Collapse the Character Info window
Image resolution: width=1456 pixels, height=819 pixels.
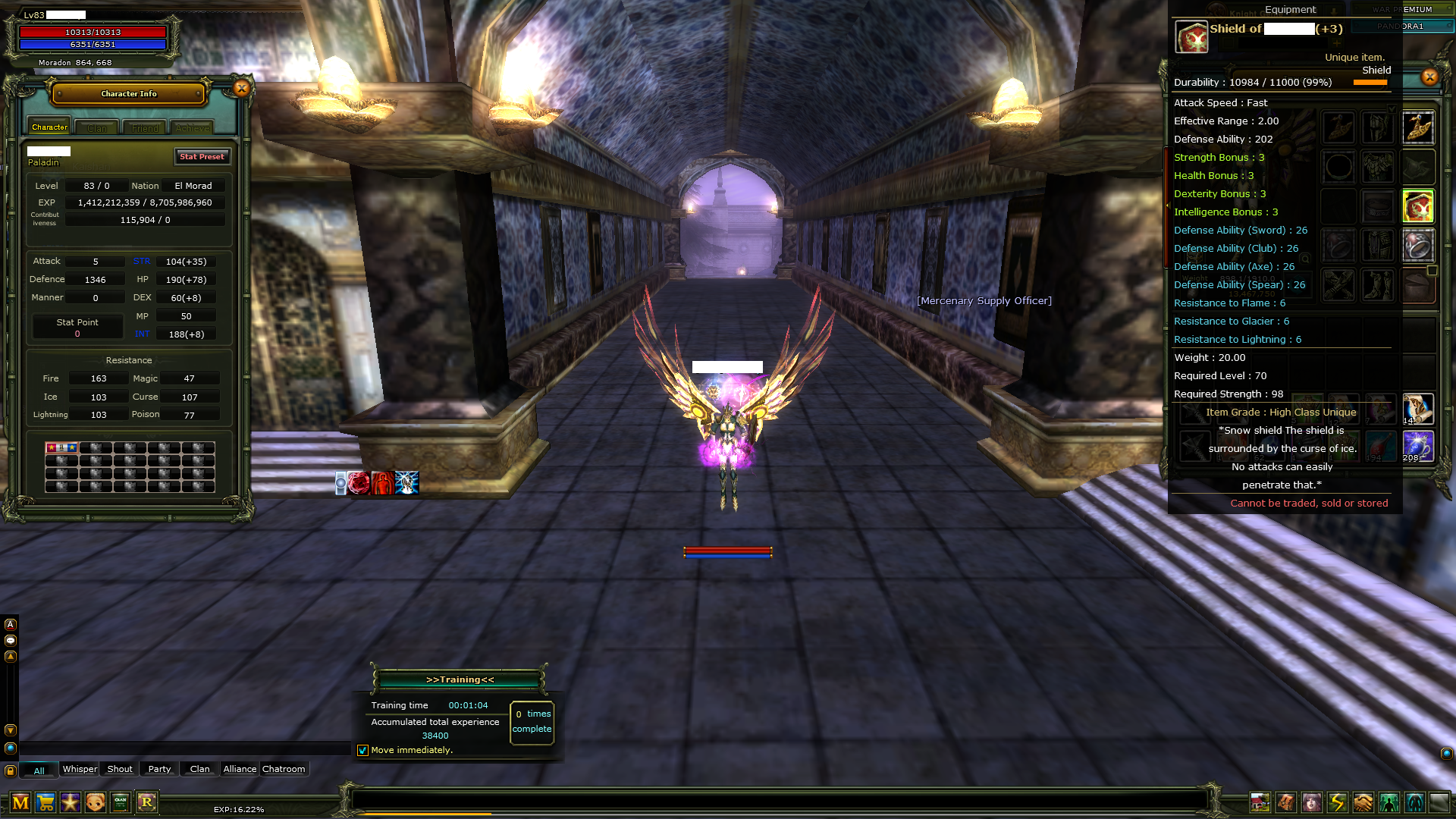[241, 88]
